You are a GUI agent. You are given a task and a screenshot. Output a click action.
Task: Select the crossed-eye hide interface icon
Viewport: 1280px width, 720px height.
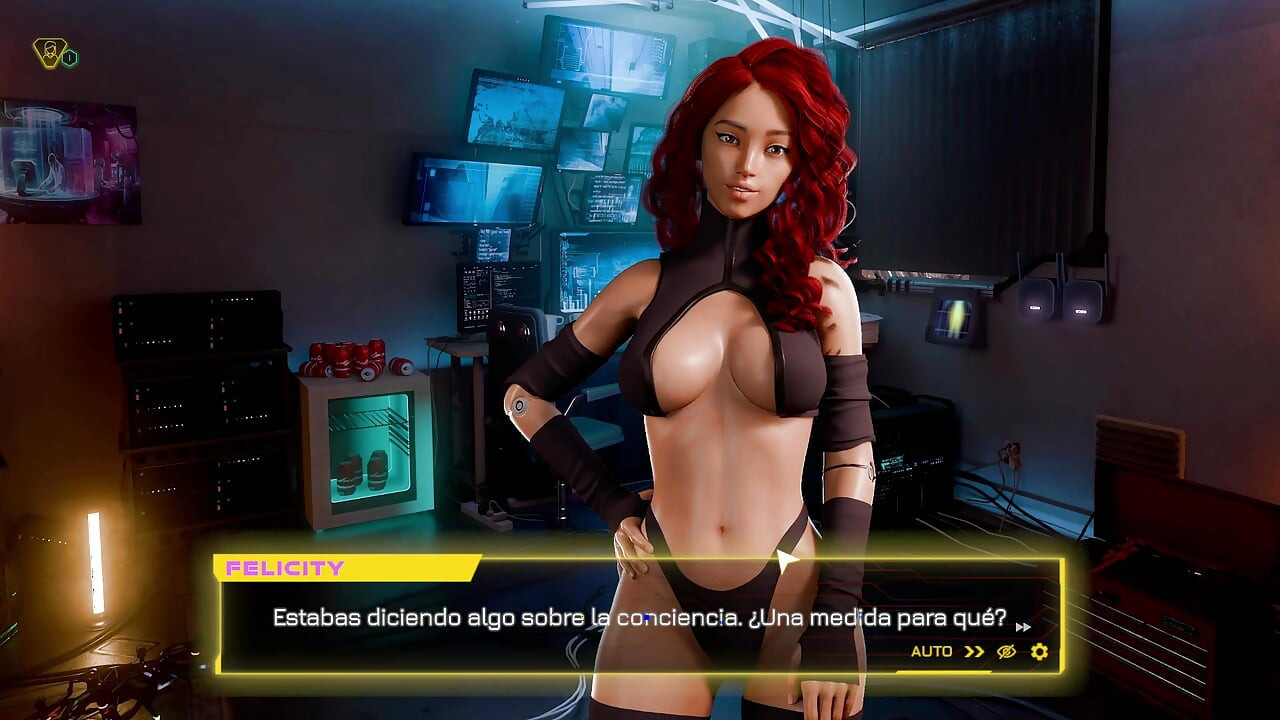[x=1004, y=652]
